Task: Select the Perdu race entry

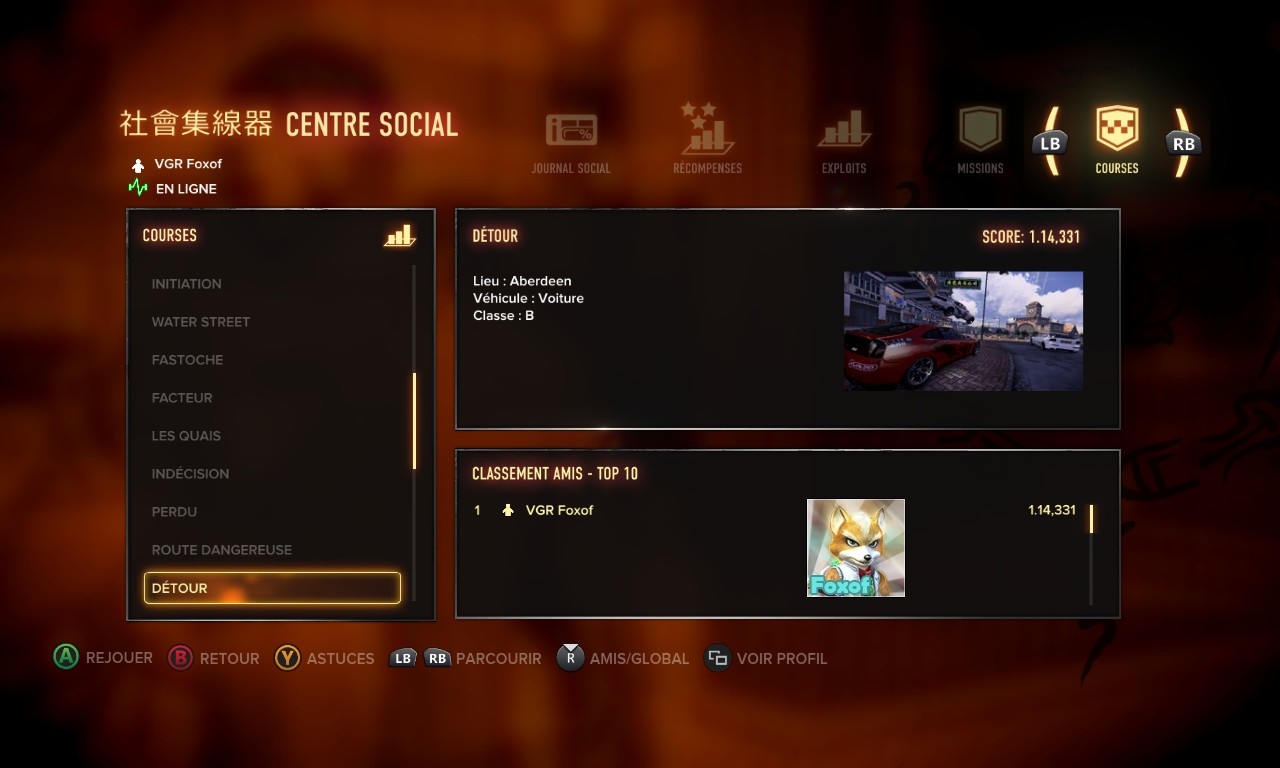Action: pos(174,512)
